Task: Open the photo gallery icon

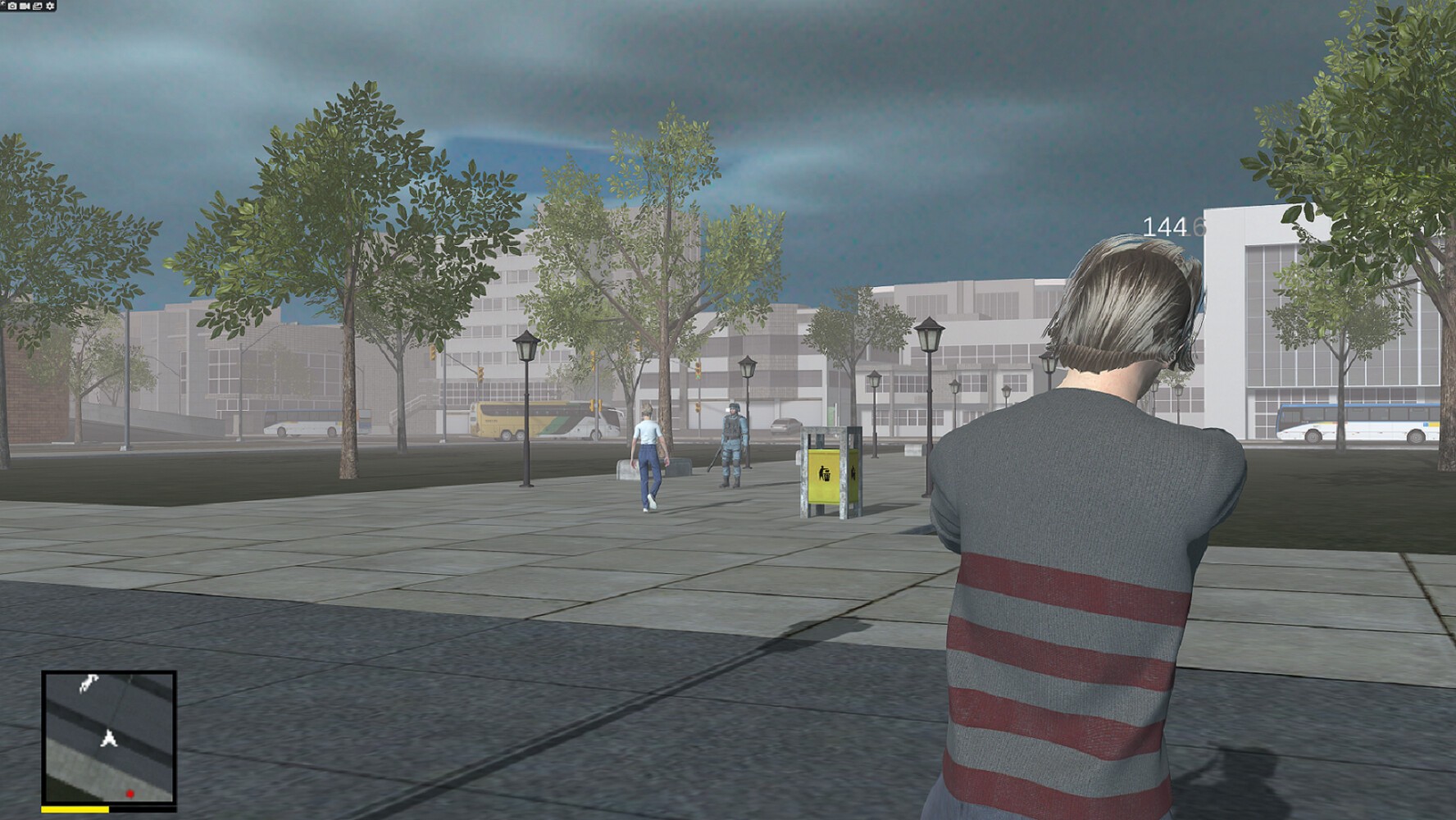Action: [x=37, y=6]
